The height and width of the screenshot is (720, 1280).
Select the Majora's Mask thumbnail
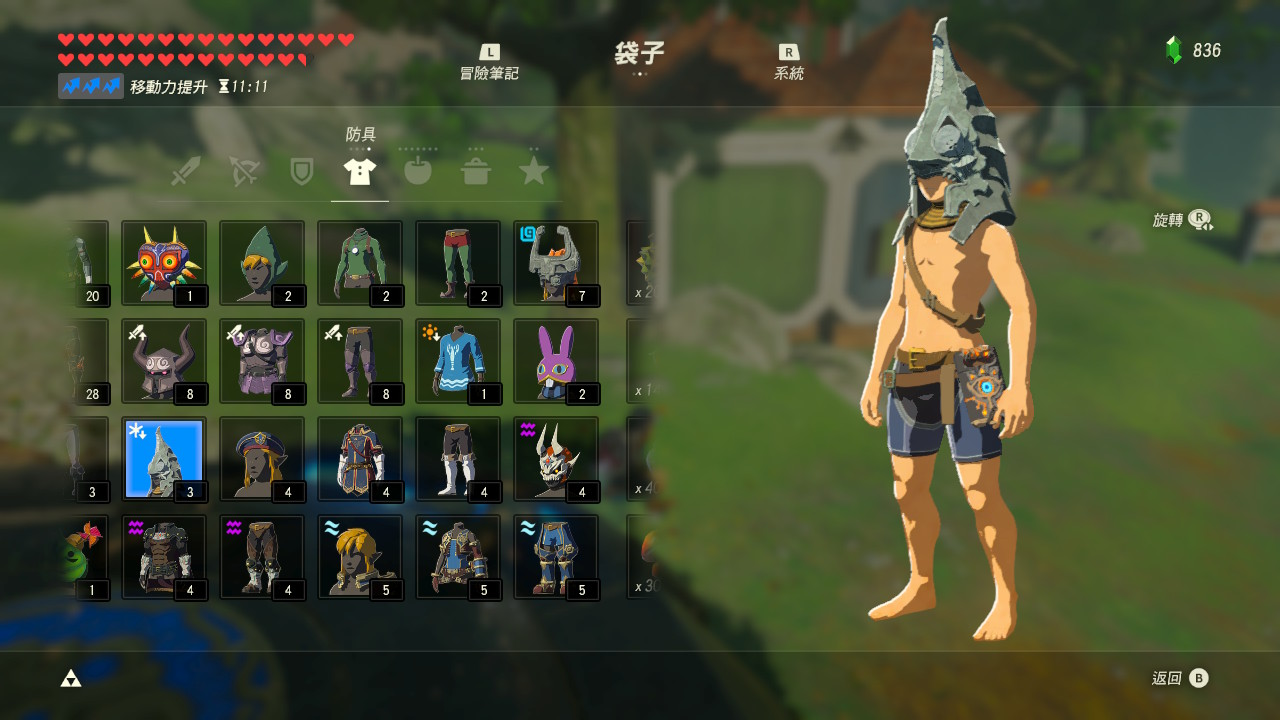164,263
